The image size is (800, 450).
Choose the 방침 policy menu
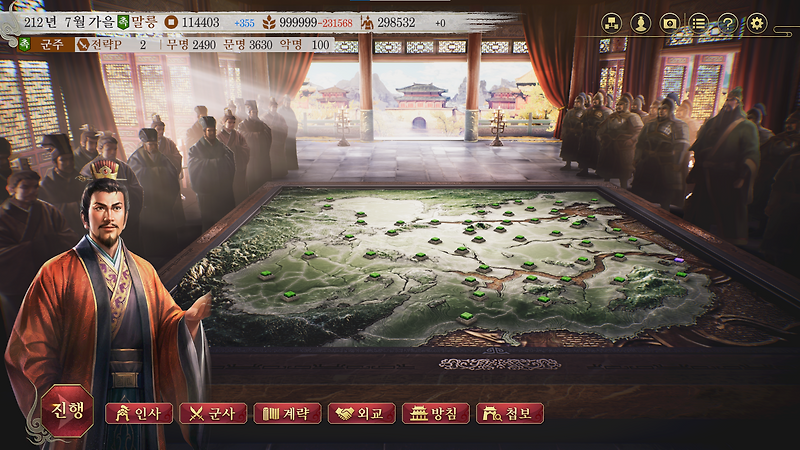point(435,413)
